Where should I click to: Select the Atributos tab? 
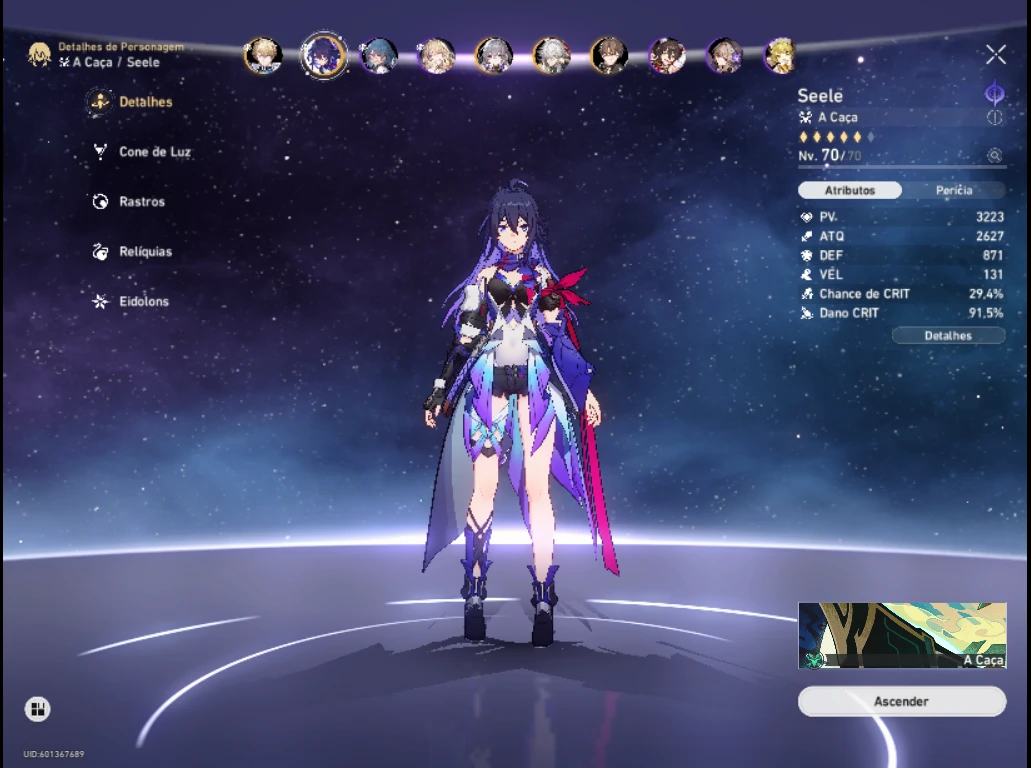point(850,191)
